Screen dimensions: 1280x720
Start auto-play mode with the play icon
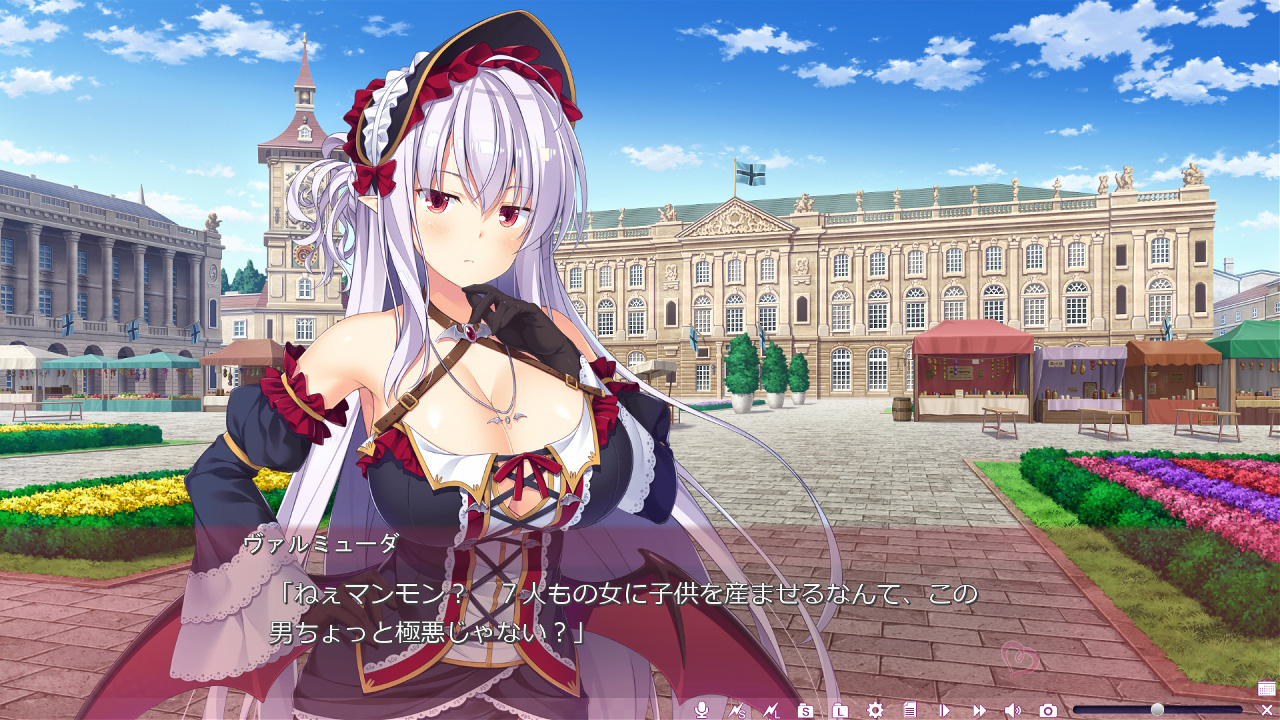(944, 710)
